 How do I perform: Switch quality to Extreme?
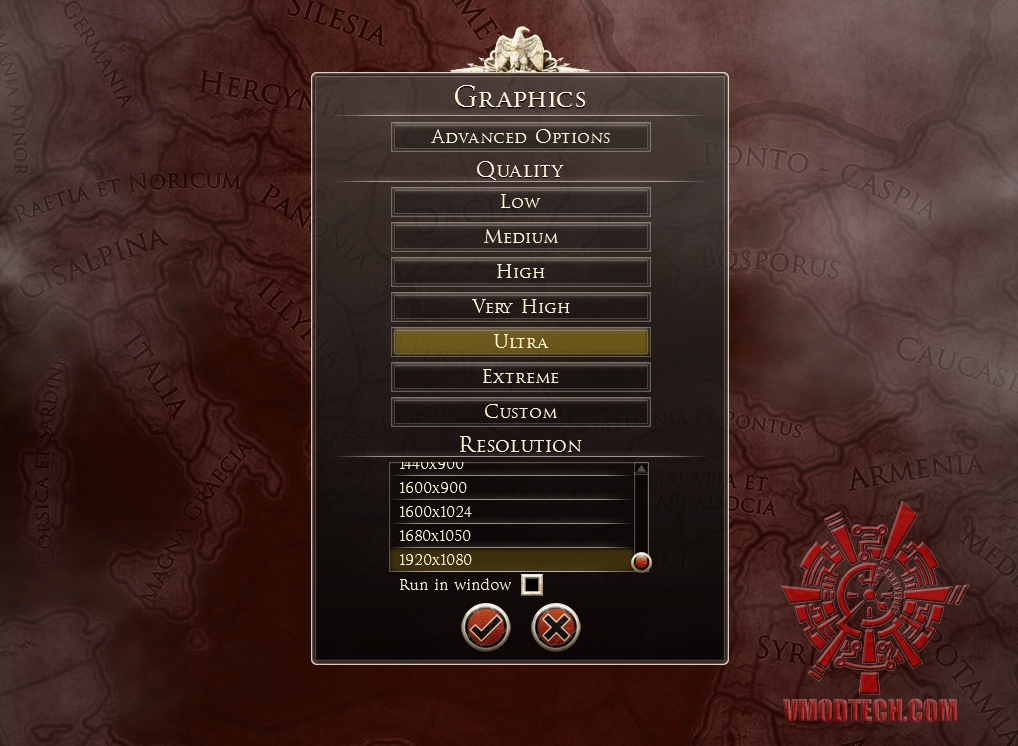tap(520, 377)
